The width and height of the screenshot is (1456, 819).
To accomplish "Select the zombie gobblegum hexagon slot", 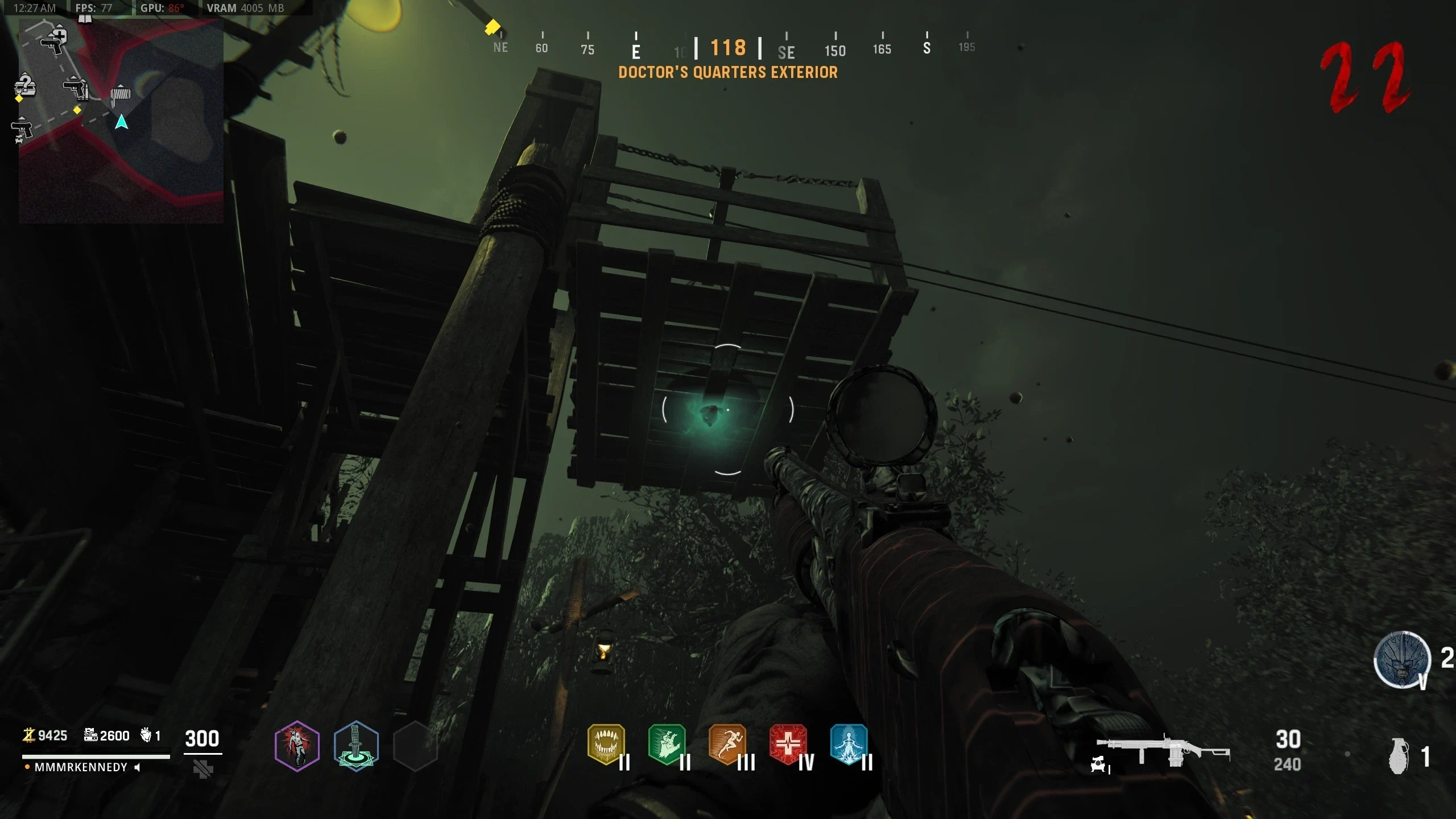I will pyautogui.click(x=296, y=746).
